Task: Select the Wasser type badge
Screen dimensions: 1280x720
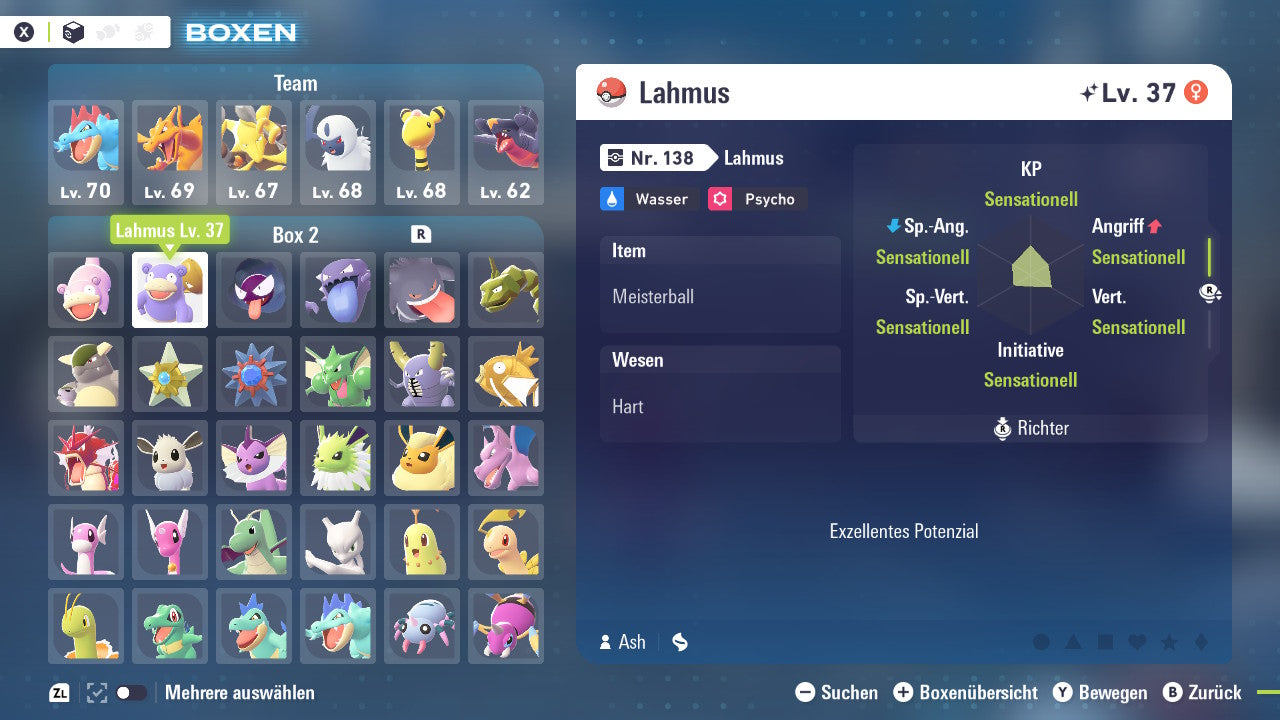Action: pos(648,199)
